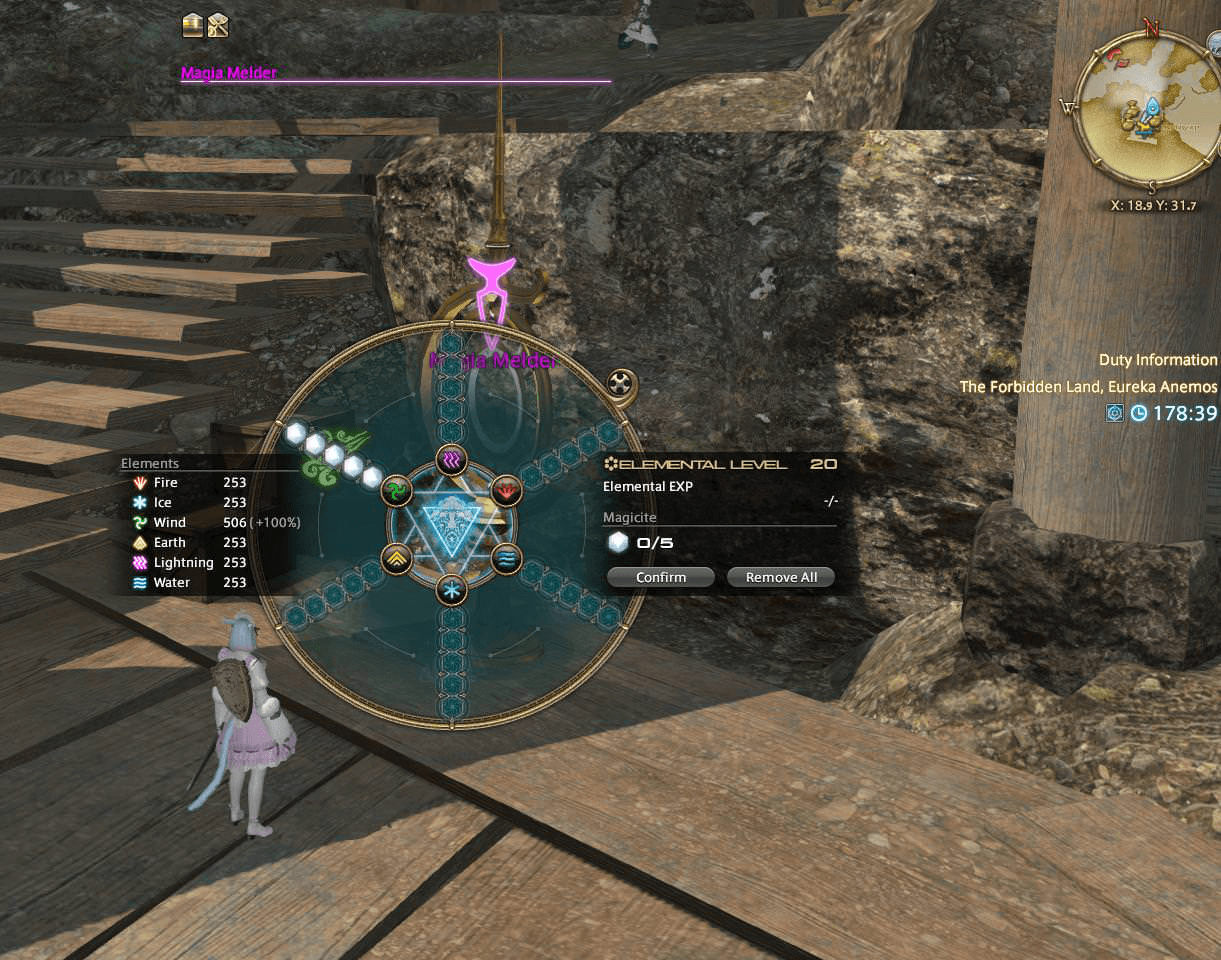Select the Lightning element node

451,461
